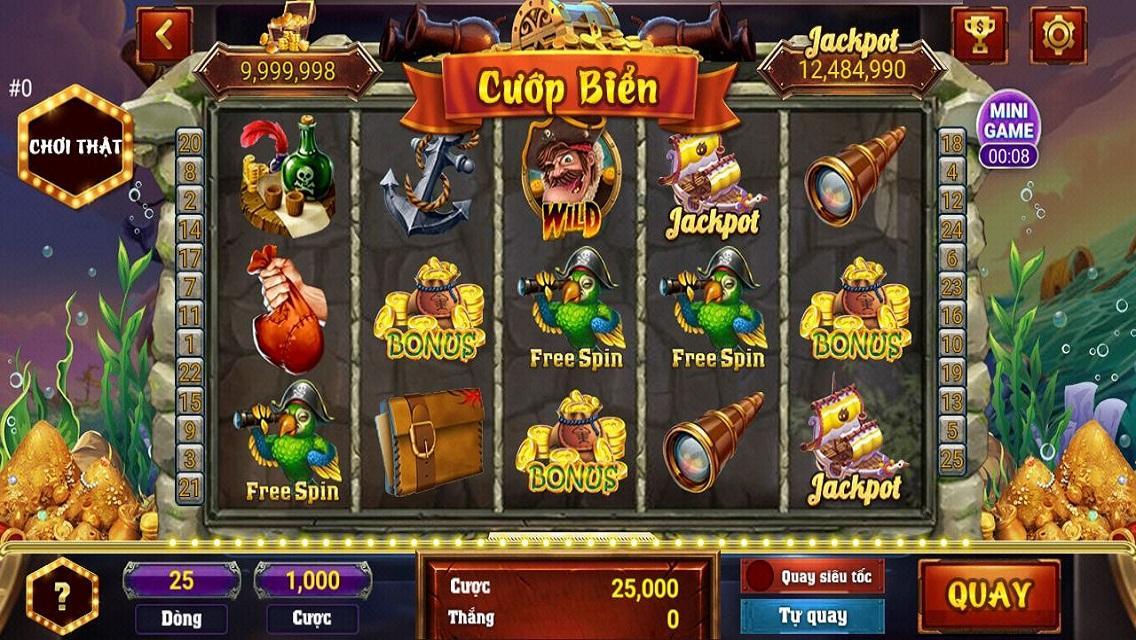Go back using the arrow button
The width and height of the screenshot is (1136, 640).
tap(165, 36)
